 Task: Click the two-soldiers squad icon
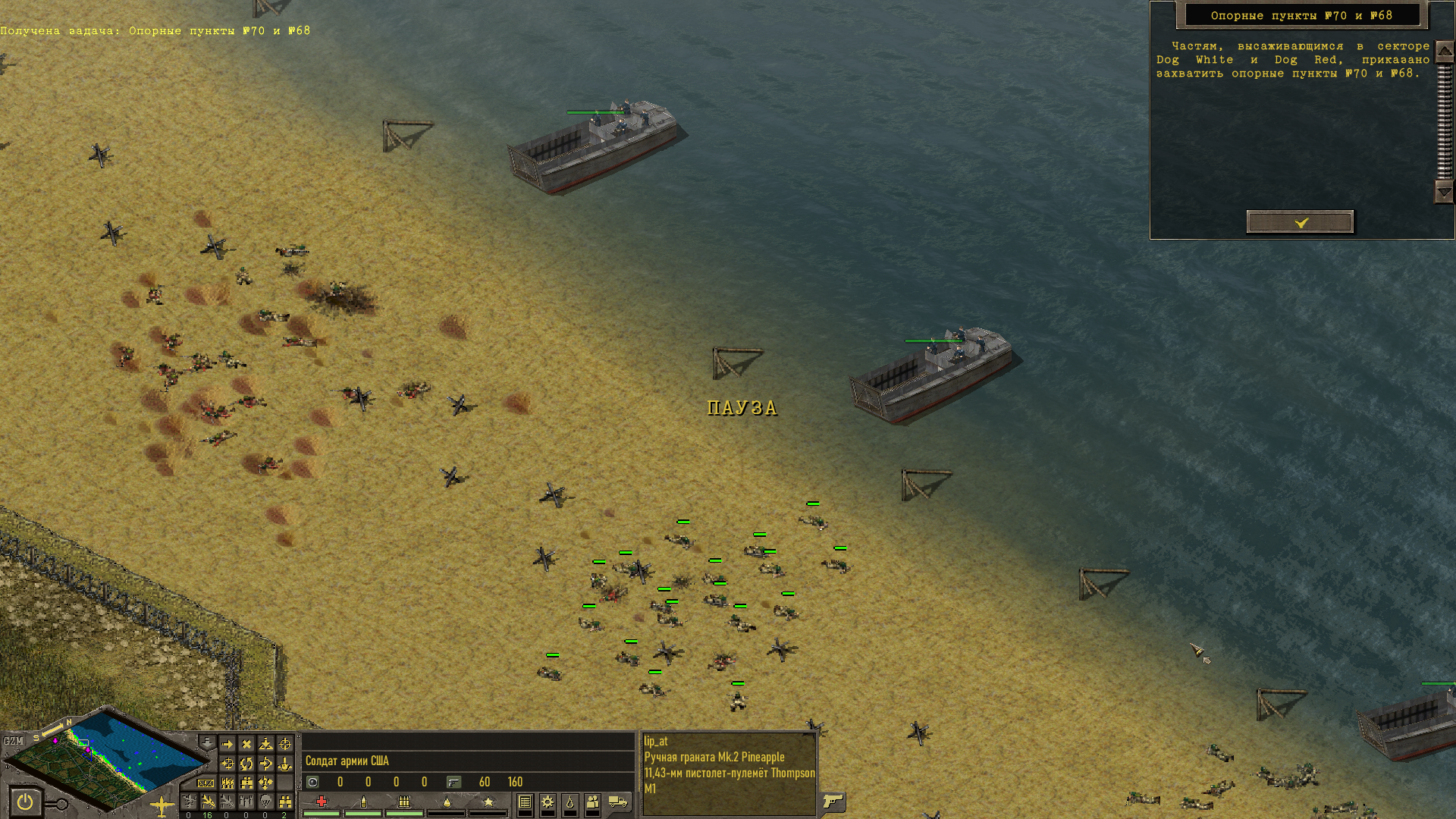(592, 802)
